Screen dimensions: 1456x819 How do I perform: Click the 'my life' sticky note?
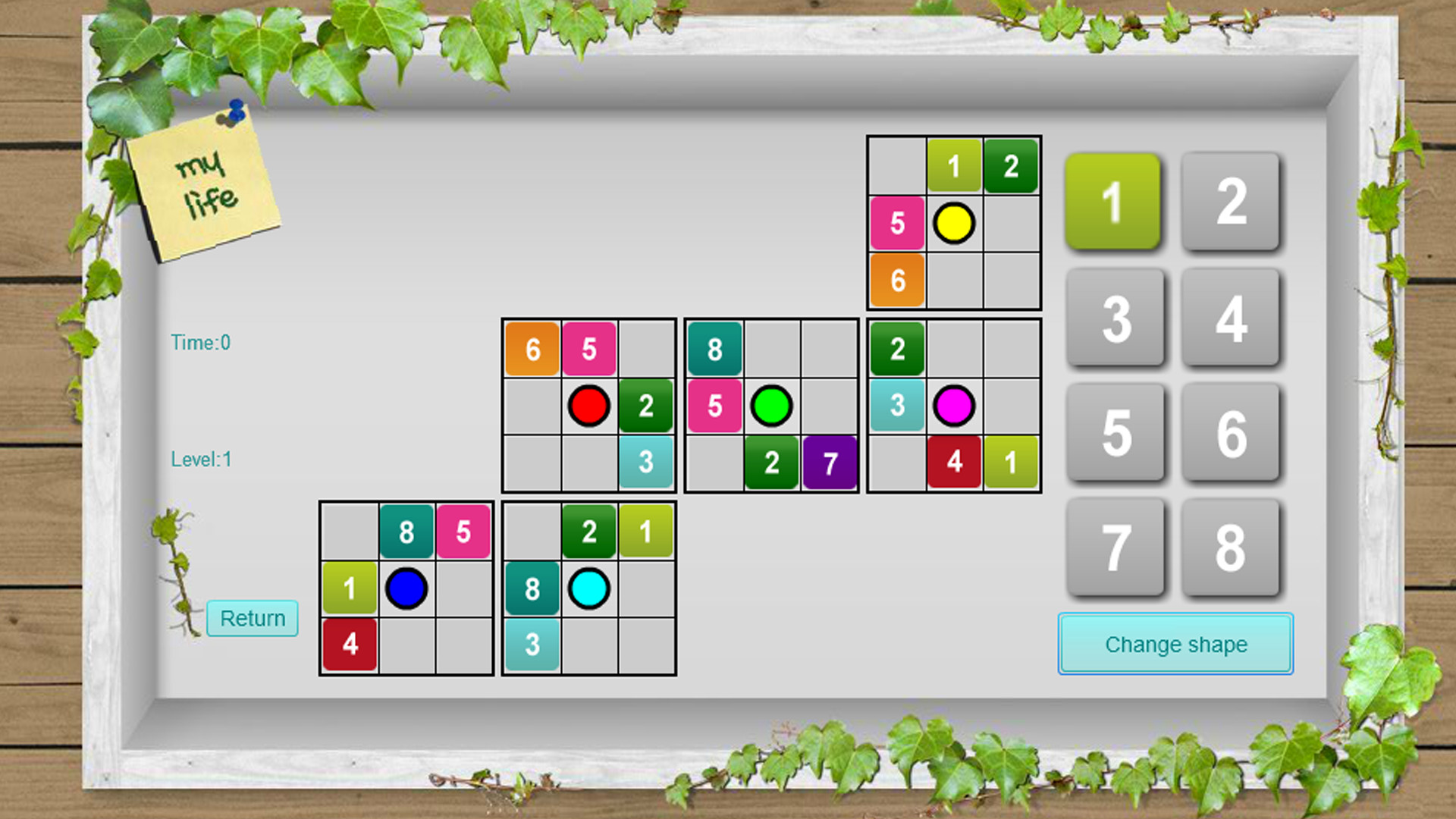(x=205, y=182)
